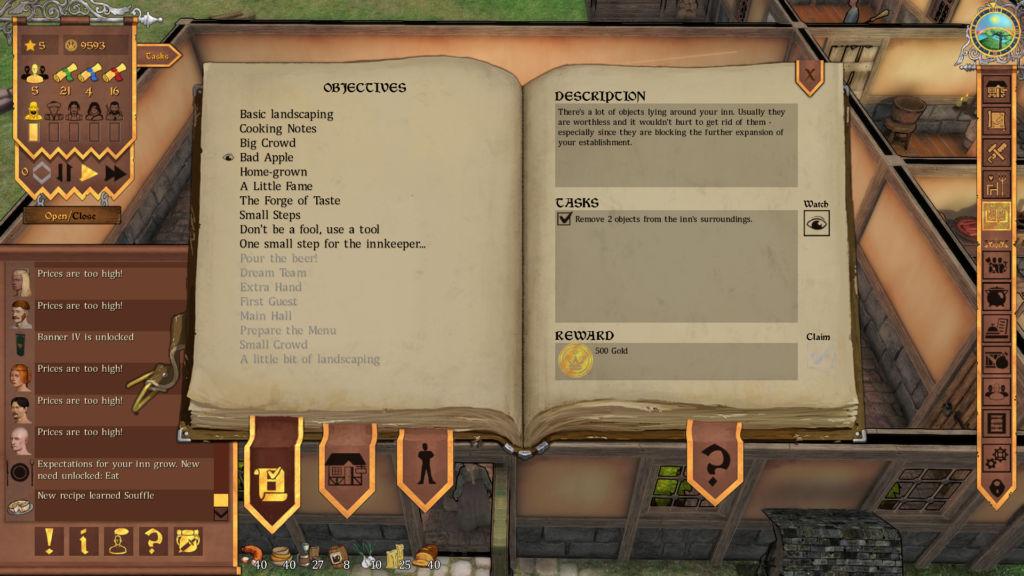Viewport: 1024px width, 576px height.
Task: Toggle the Watch eye for this objective
Action: click(816, 224)
